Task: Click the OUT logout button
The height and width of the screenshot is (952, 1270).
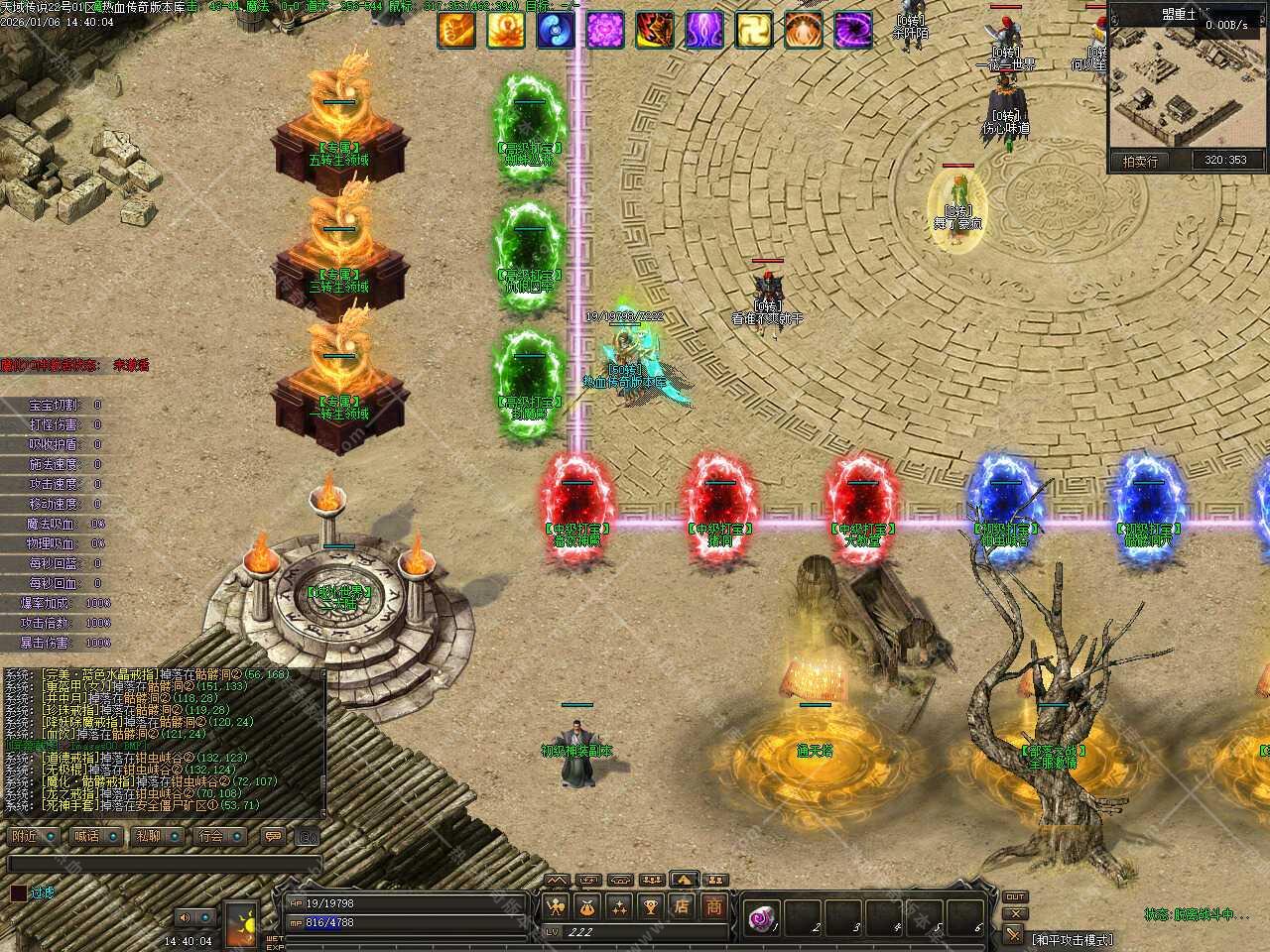Action: (x=1014, y=896)
